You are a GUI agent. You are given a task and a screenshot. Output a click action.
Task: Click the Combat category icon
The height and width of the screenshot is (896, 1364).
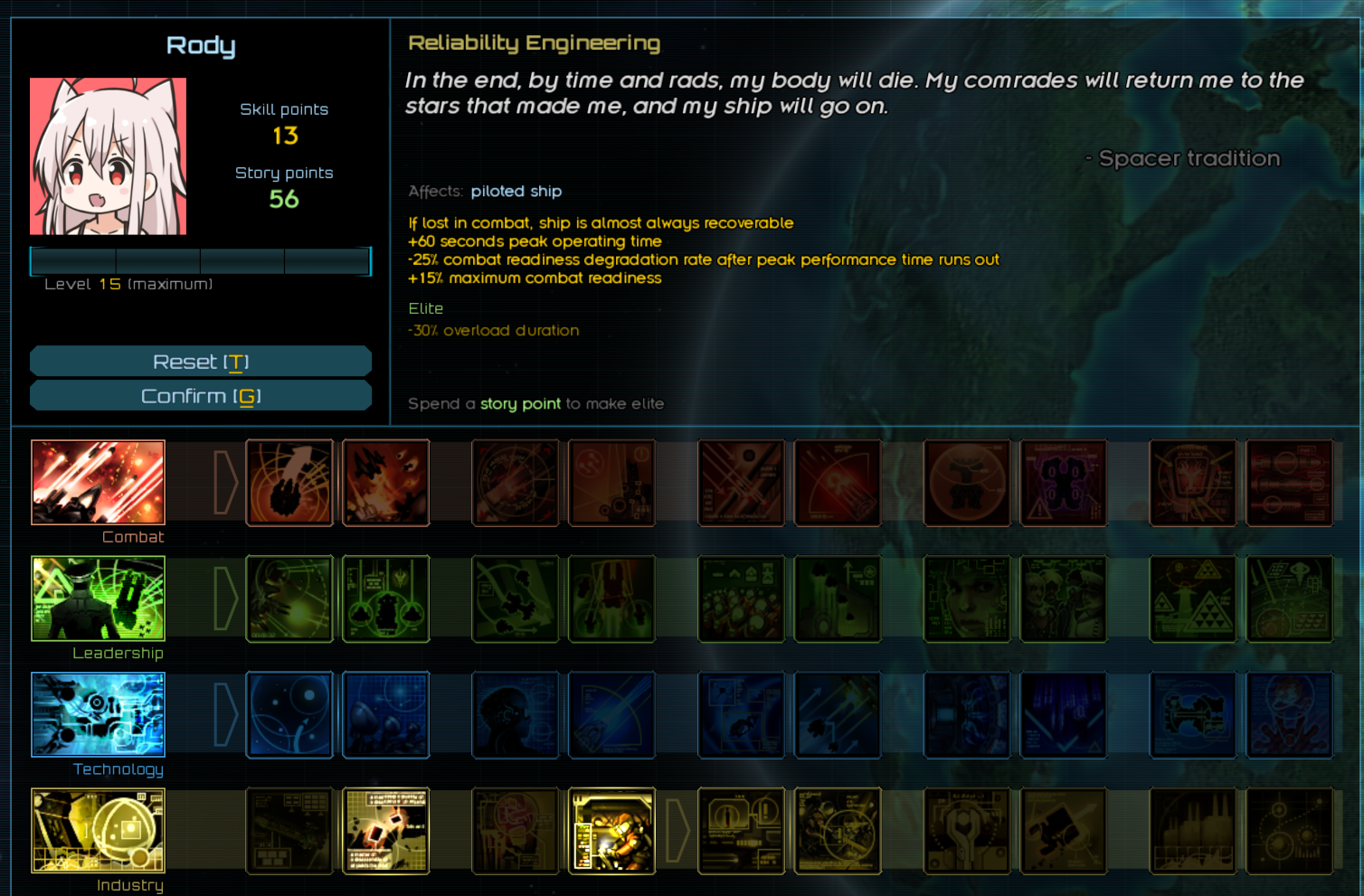coord(98,483)
